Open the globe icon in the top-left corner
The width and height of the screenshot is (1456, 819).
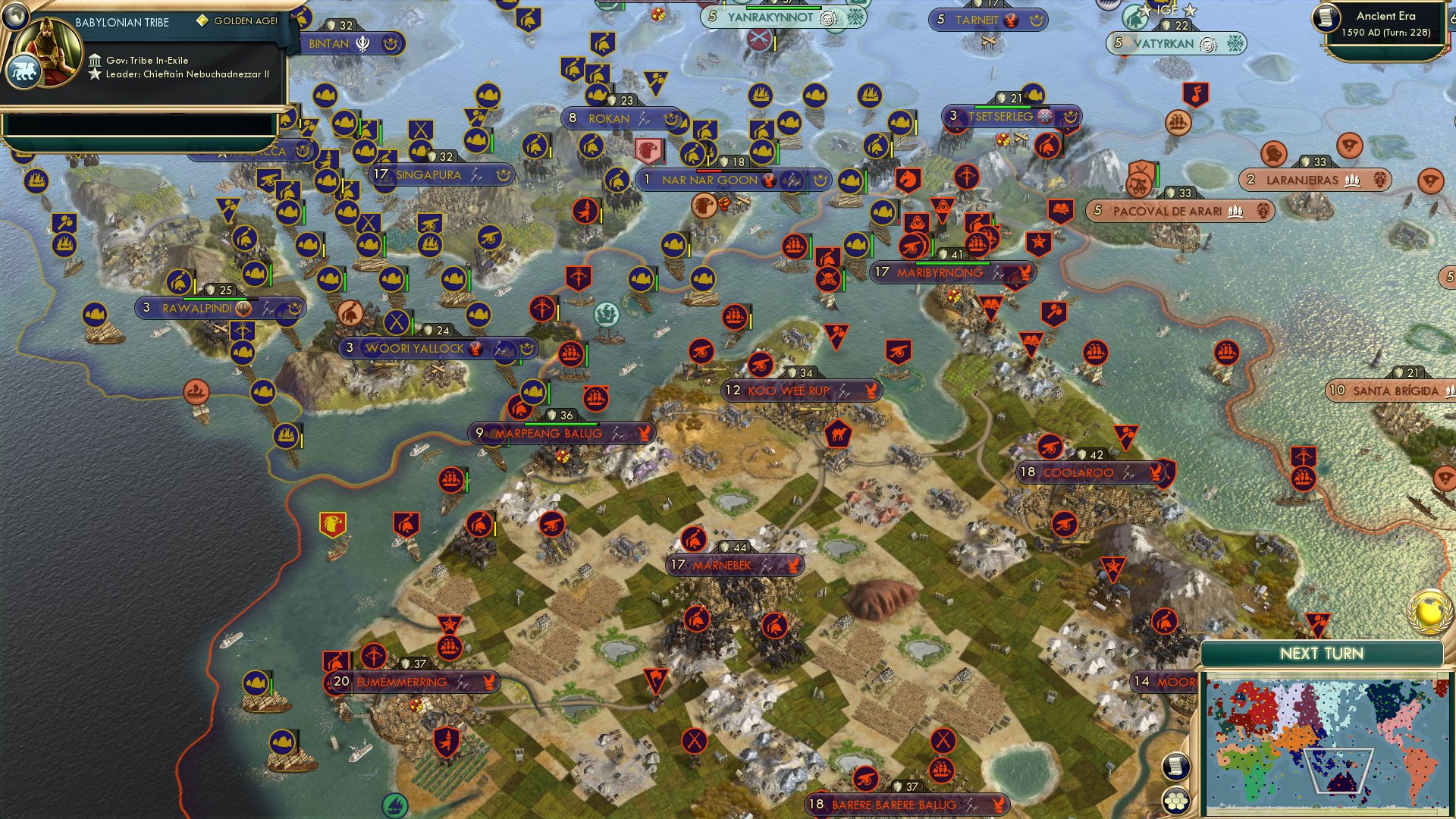(15, 16)
